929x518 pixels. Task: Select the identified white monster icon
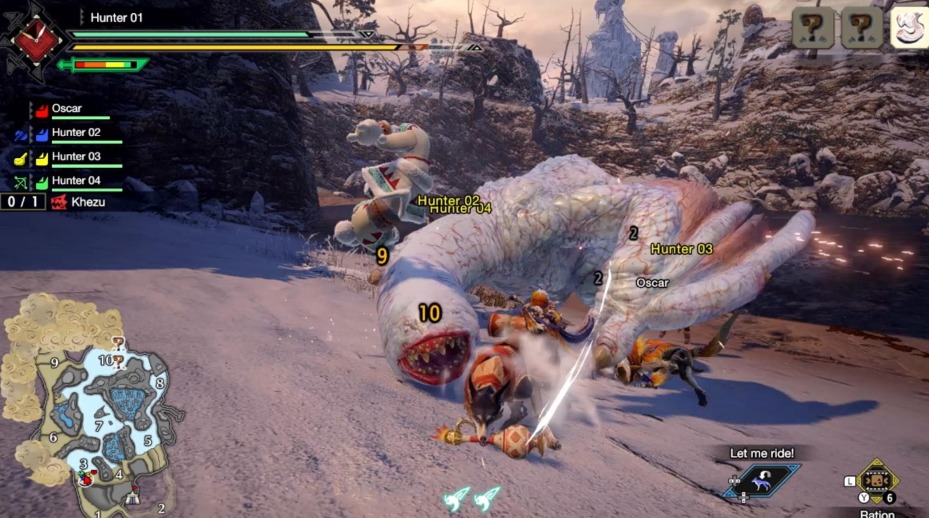tap(908, 28)
